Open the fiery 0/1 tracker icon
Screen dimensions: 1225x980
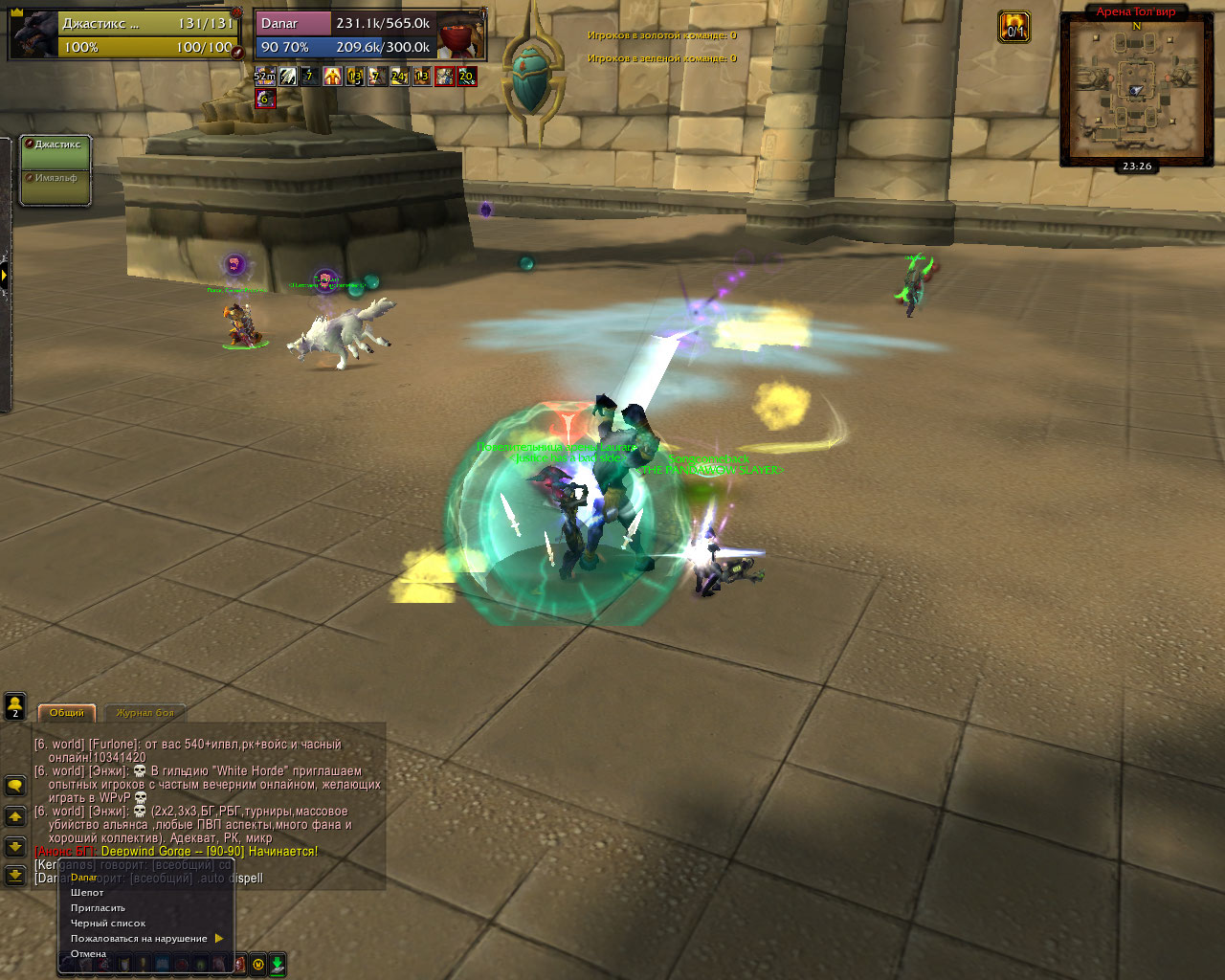pos(1014,27)
